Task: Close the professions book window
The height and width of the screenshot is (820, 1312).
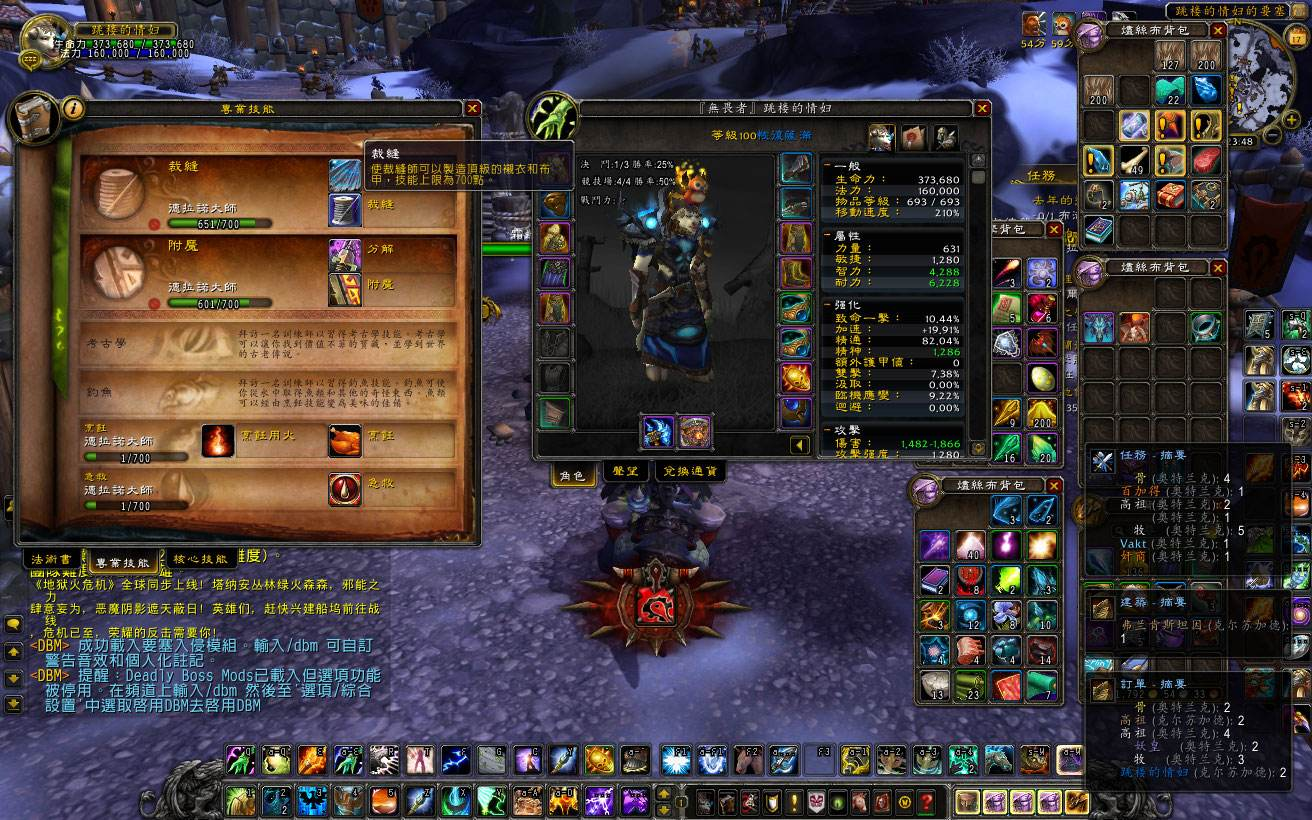Action: click(473, 108)
